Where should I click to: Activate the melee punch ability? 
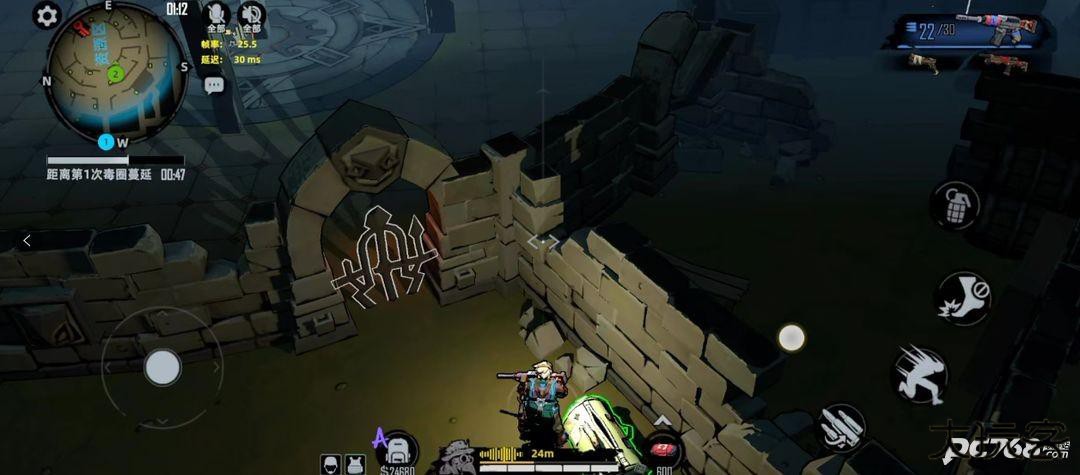962,297
